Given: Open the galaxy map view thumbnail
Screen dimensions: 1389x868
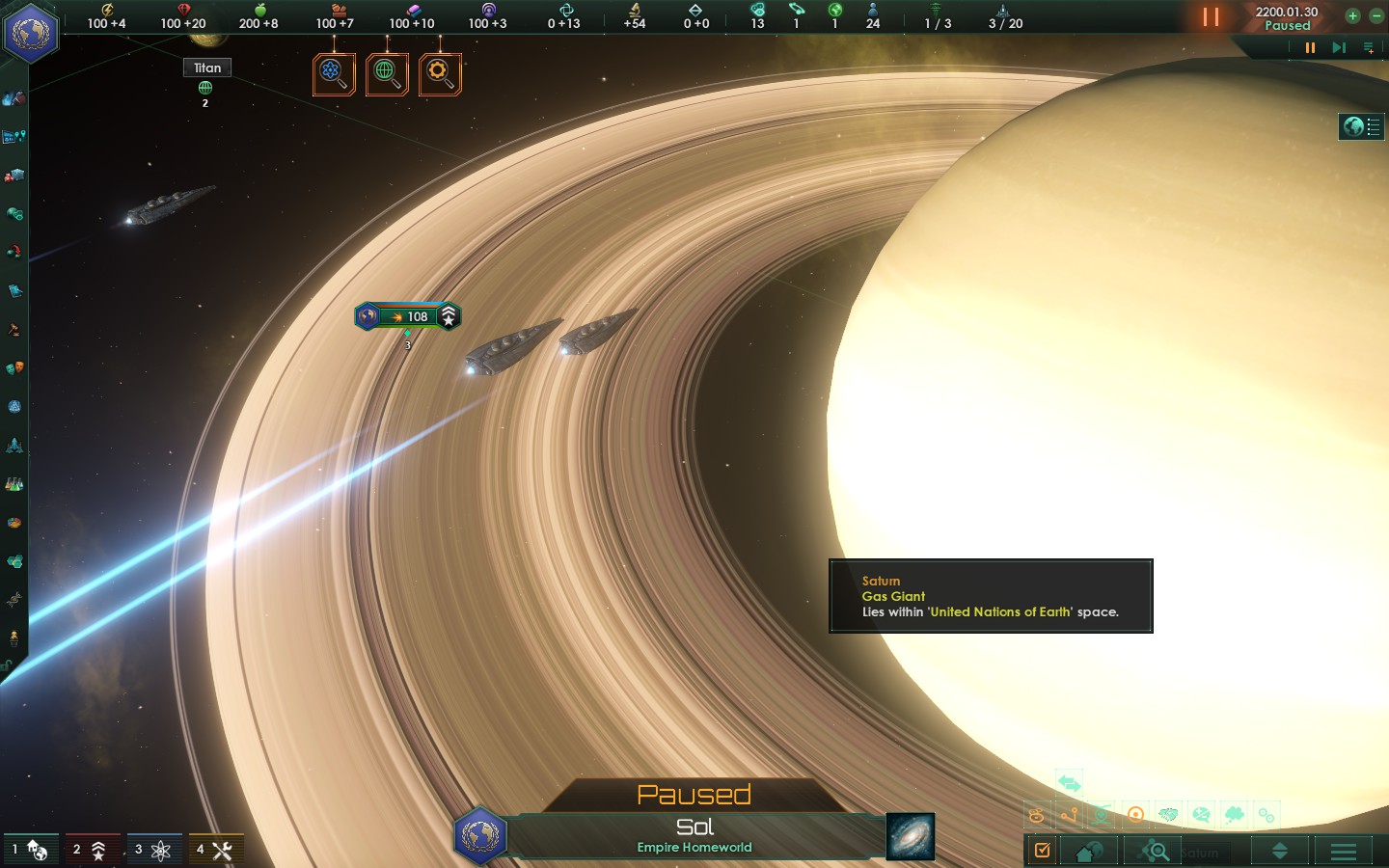Looking at the screenshot, I should (x=910, y=835).
